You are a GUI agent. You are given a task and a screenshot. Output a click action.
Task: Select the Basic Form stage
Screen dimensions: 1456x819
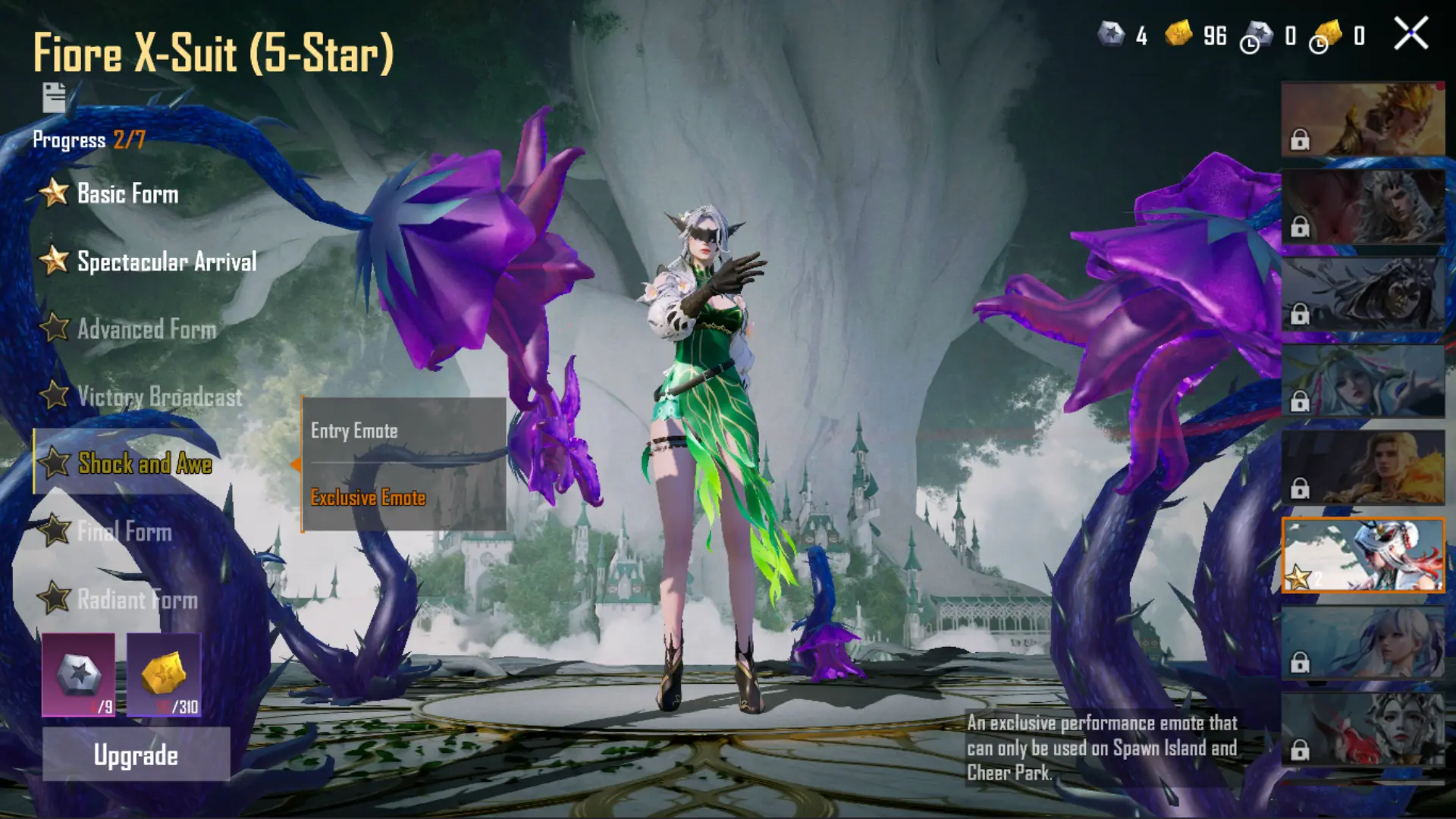[127, 194]
